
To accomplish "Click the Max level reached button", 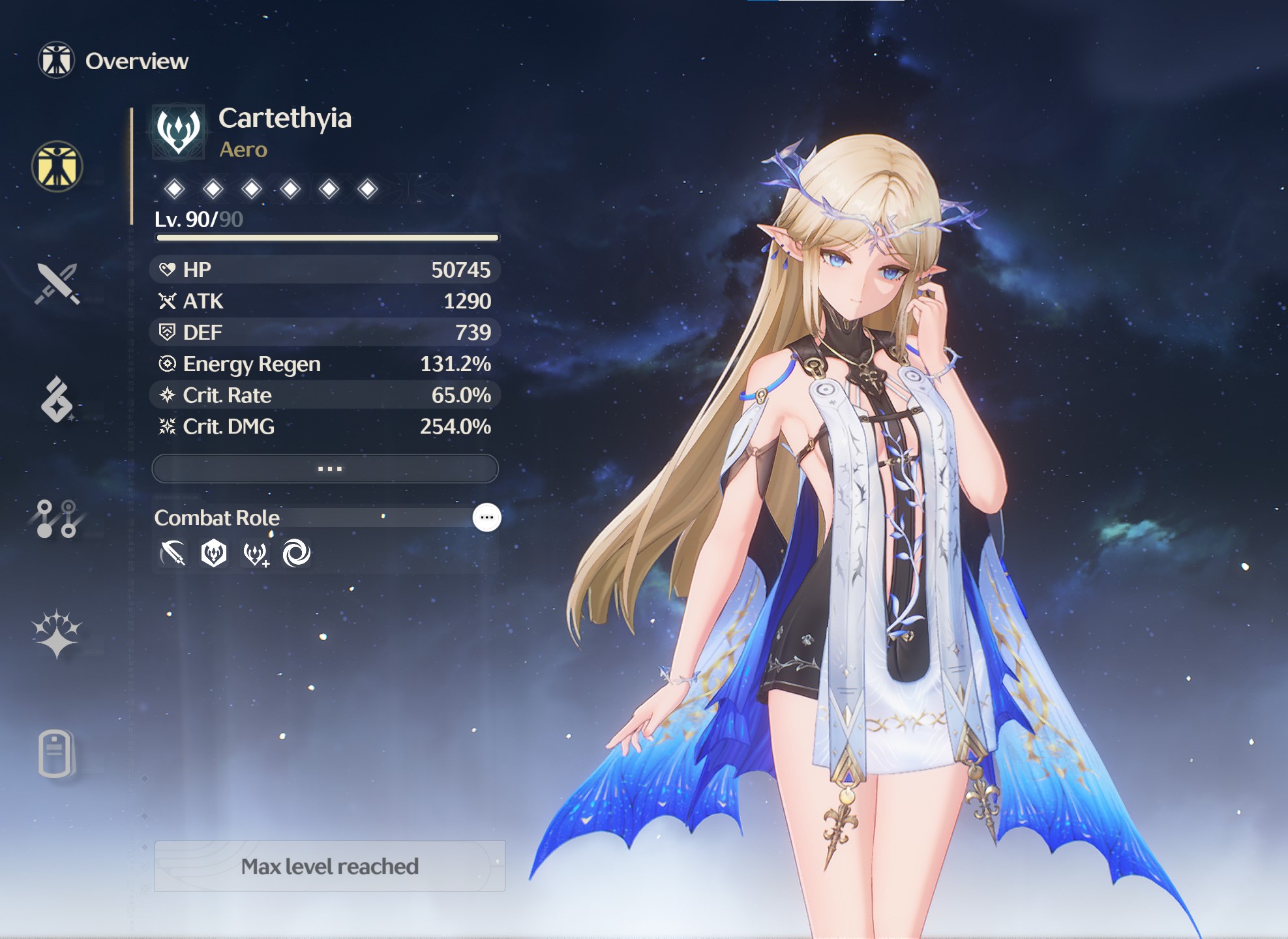I will click(x=329, y=866).
